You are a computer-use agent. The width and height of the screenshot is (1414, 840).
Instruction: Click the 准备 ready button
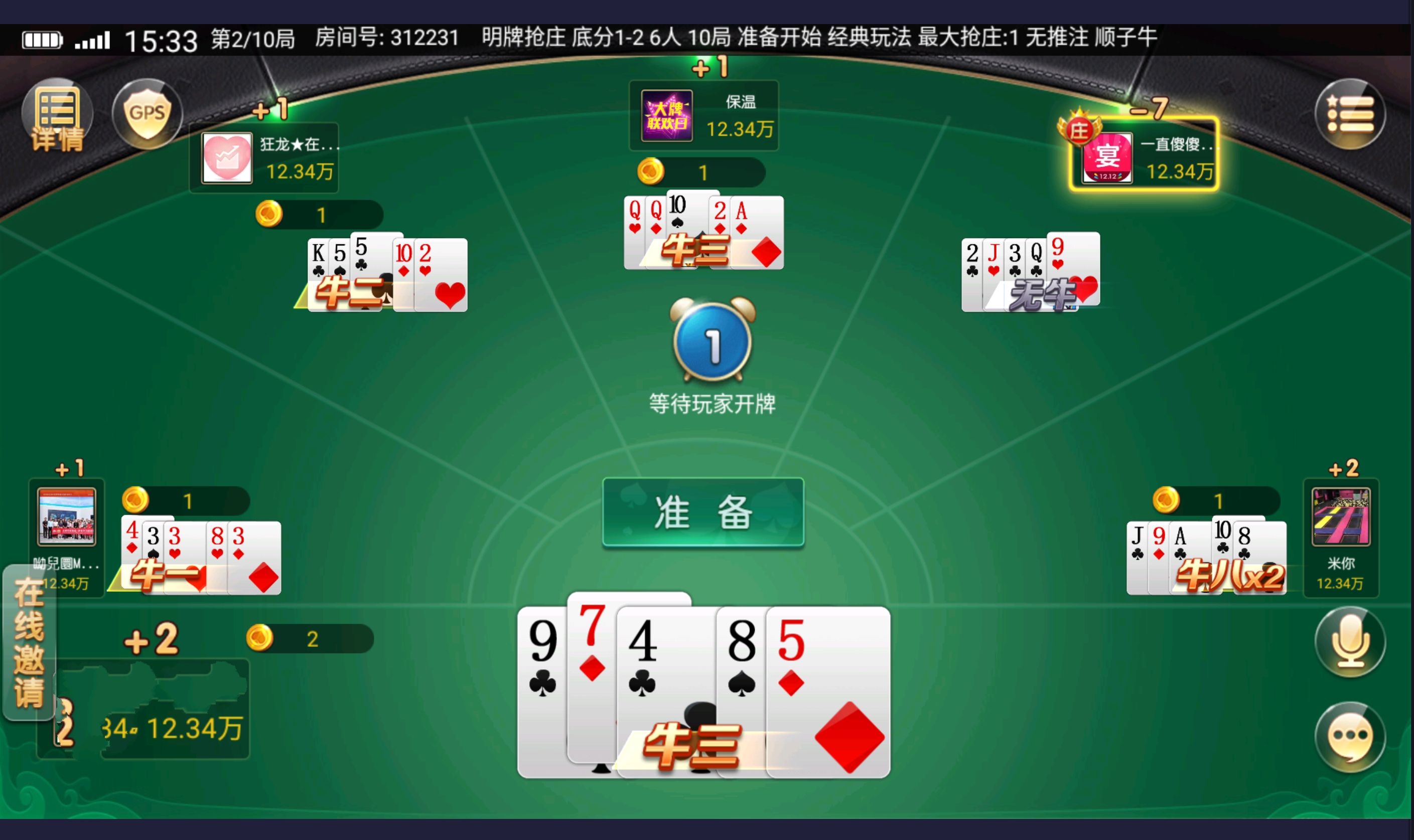(x=703, y=512)
